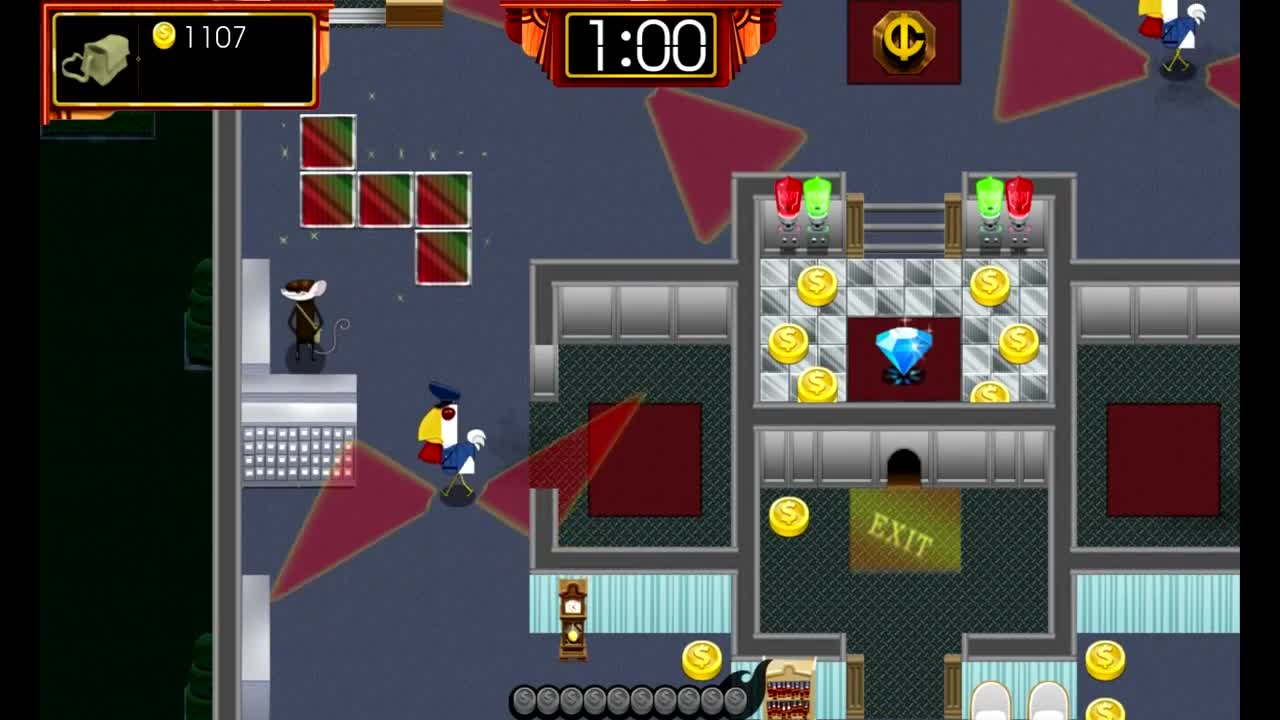
Task: Click the golden cent emblem on the red banner
Action: pos(903,40)
